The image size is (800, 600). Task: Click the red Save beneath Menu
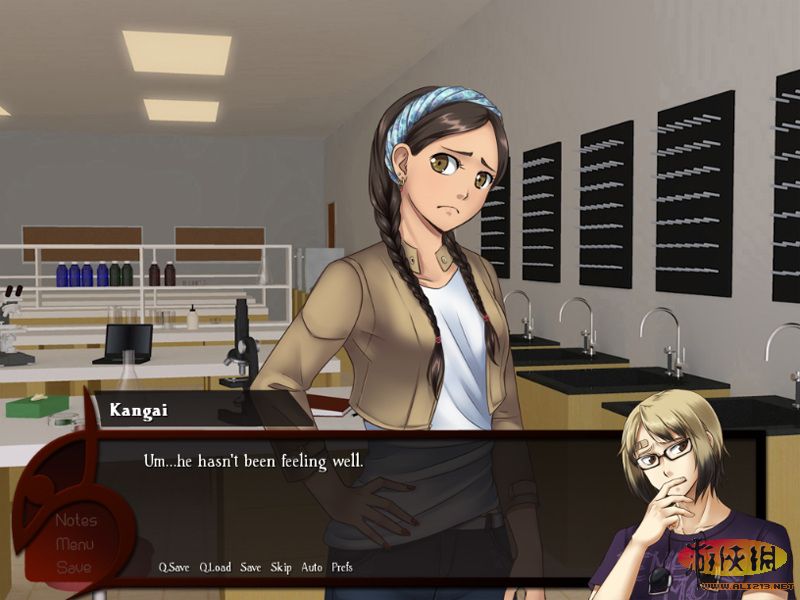(74, 567)
